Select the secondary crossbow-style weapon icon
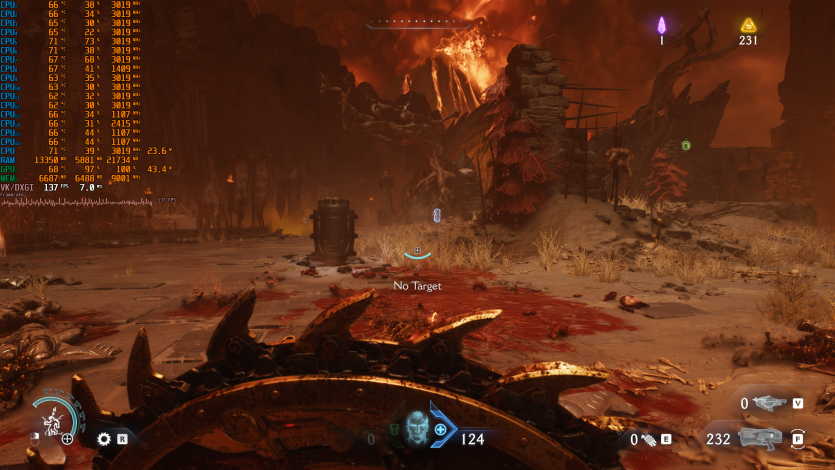Image resolution: width=835 pixels, height=470 pixels. pyautogui.click(x=768, y=403)
